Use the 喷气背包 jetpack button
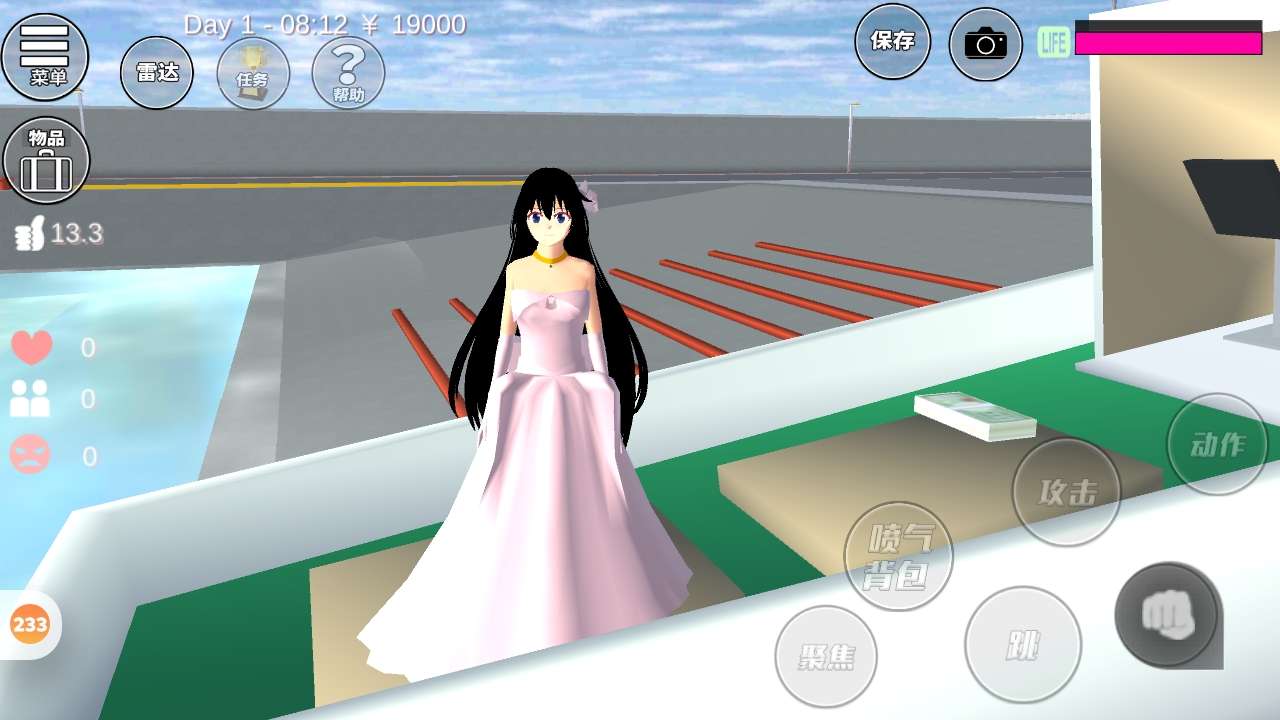This screenshot has height=720, width=1280. pos(898,556)
